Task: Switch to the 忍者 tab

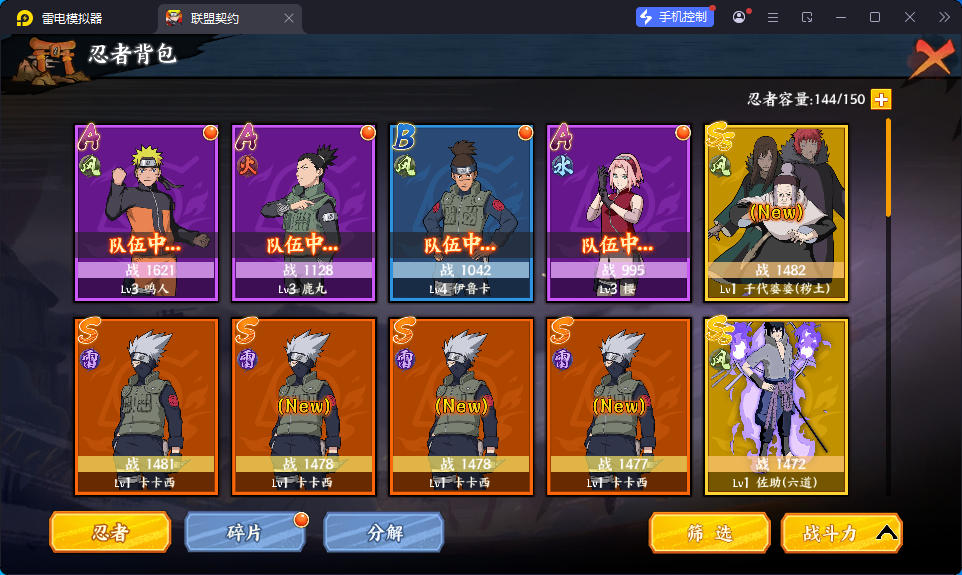Action: point(110,533)
